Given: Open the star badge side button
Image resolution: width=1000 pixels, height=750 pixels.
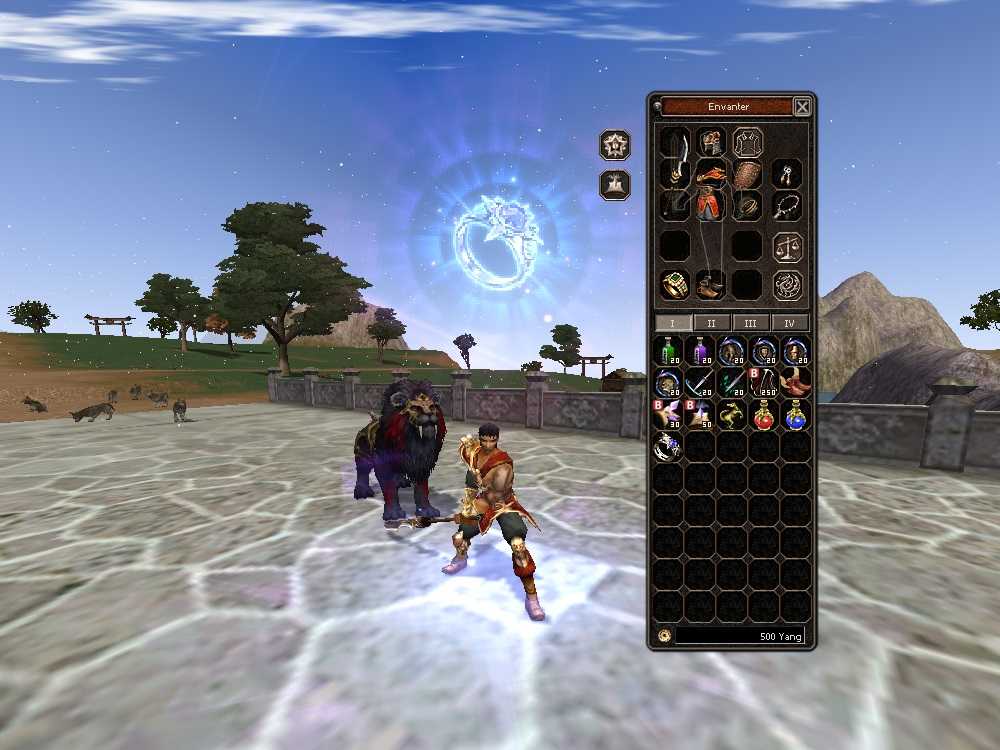Looking at the screenshot, I should (615, 145).
